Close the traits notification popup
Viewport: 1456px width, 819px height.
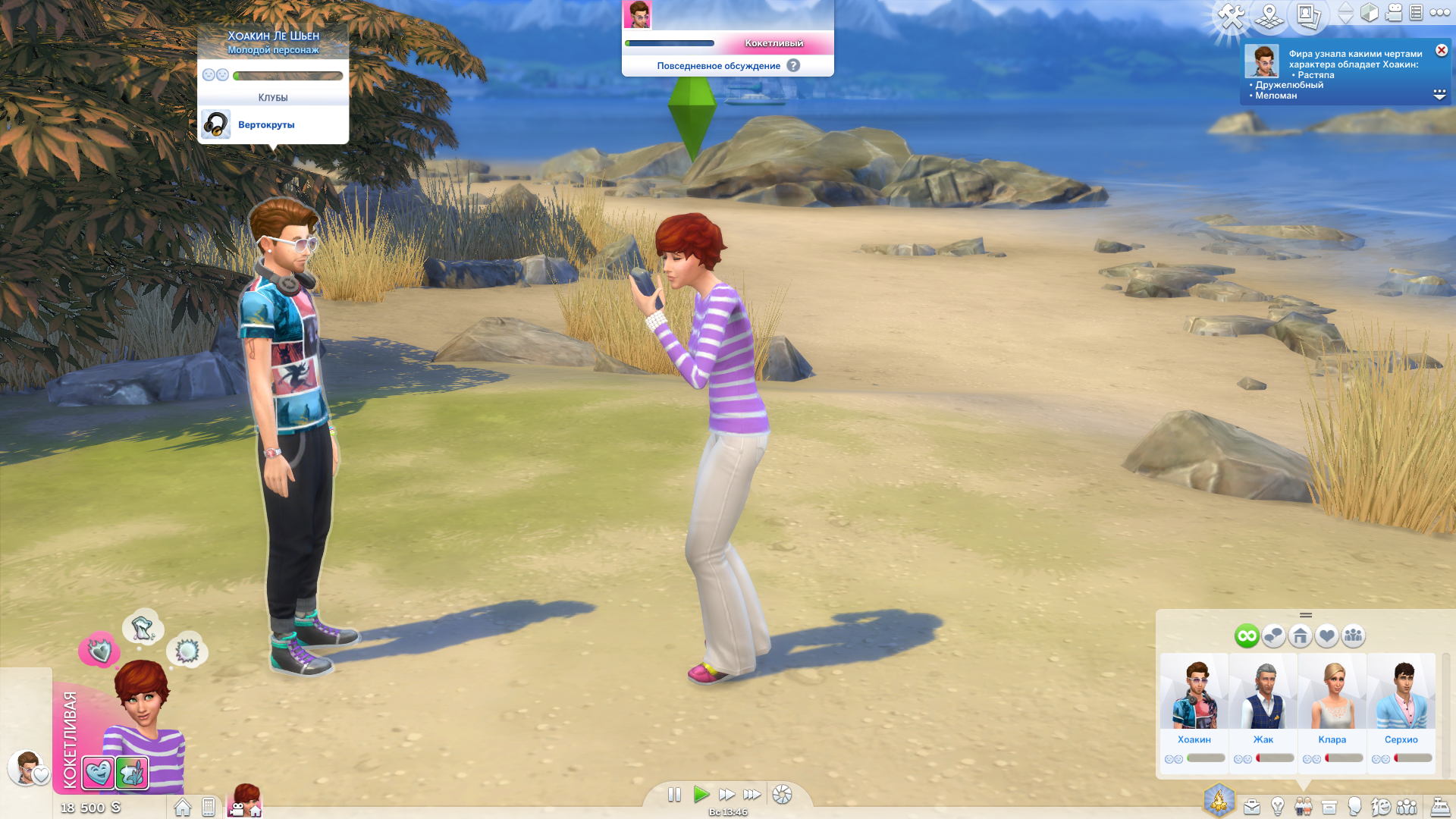point(1442,51)
